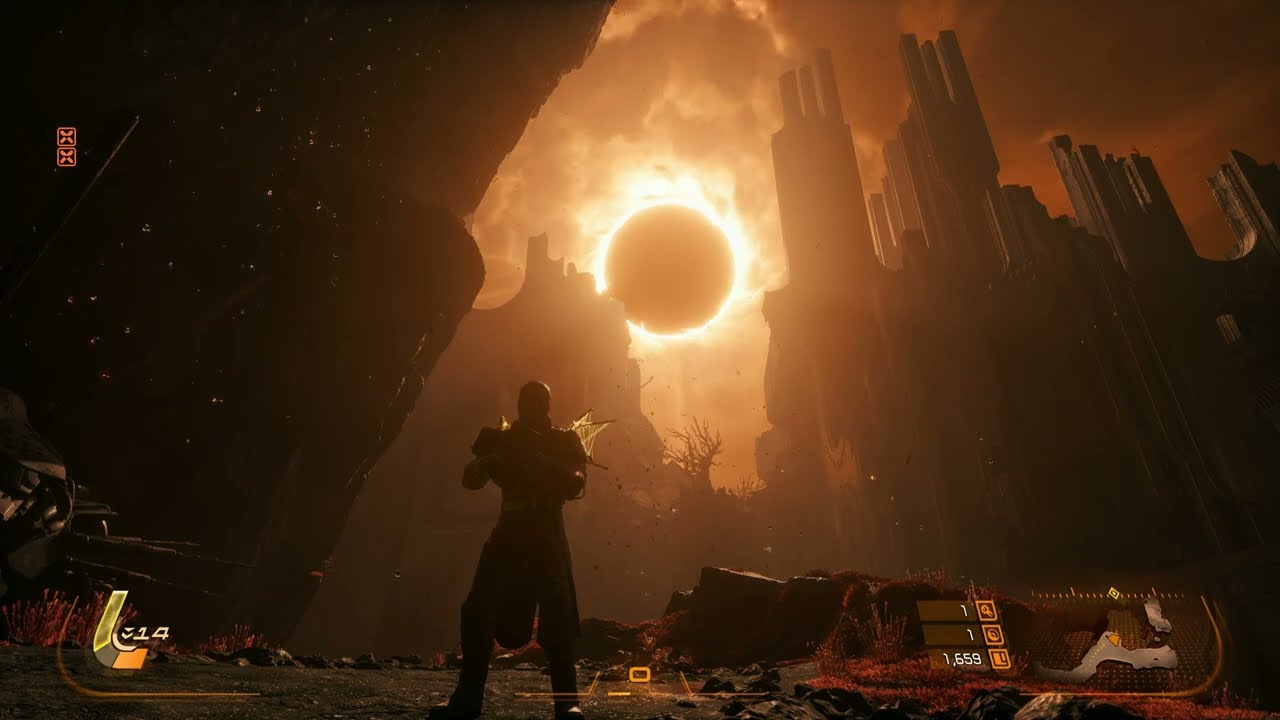
Task: Select the Atropian key icon
Action: [x=986, y=610]
